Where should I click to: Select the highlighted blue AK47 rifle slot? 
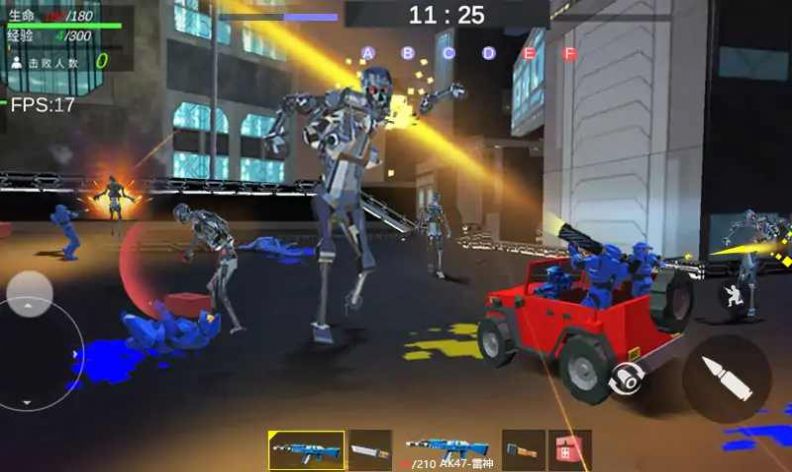pos(306,450)
